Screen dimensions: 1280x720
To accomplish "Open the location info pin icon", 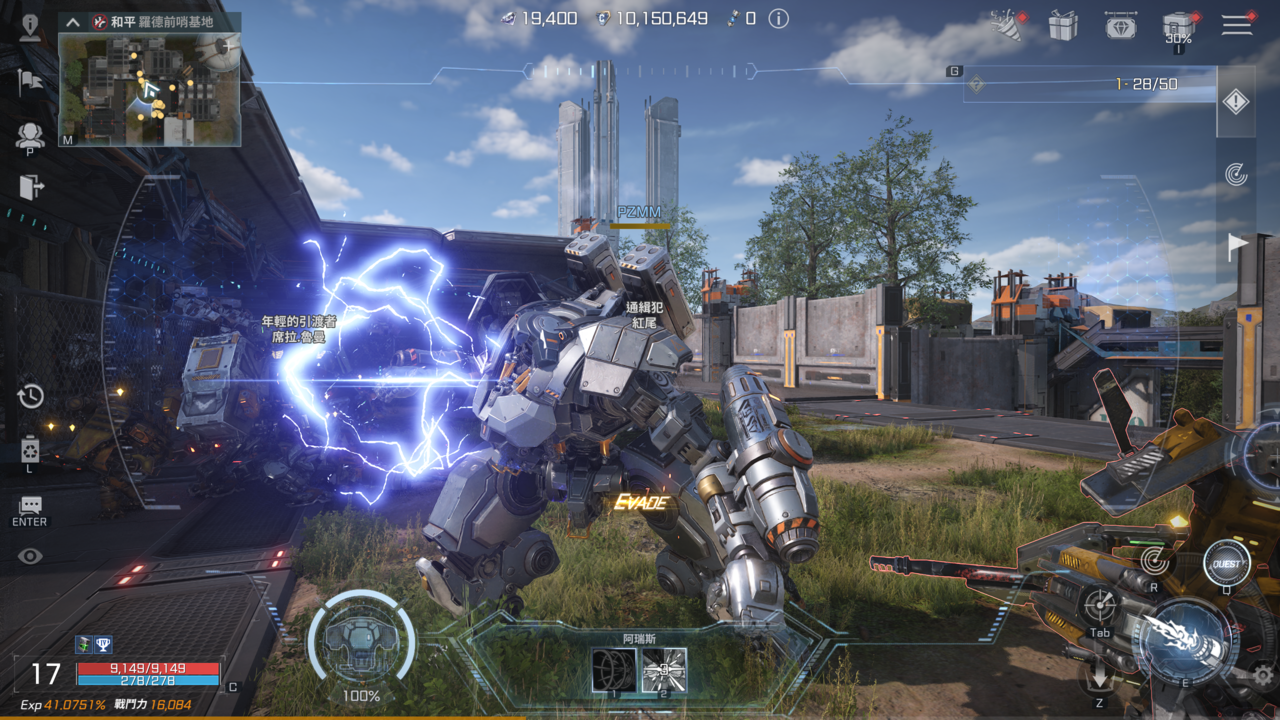I will [x=30, y=26].
